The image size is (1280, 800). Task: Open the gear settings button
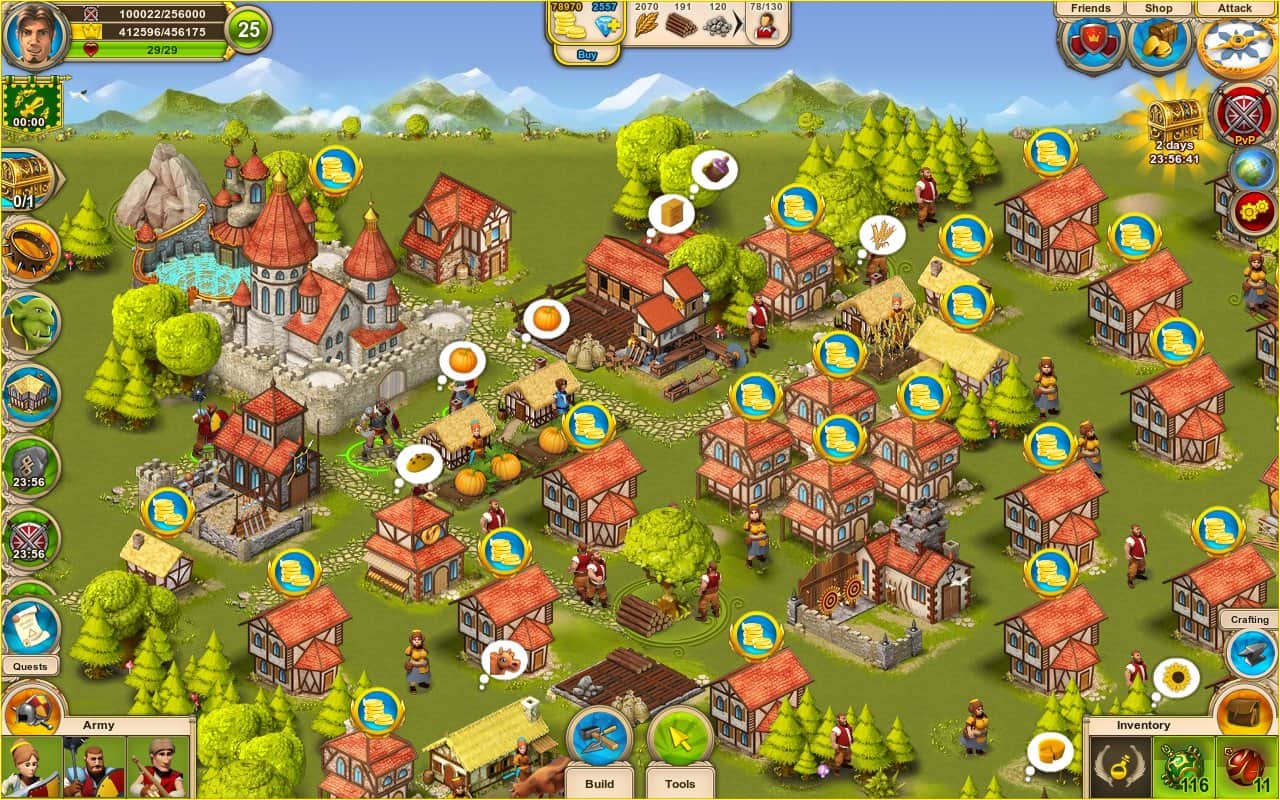pos(1251,211)
